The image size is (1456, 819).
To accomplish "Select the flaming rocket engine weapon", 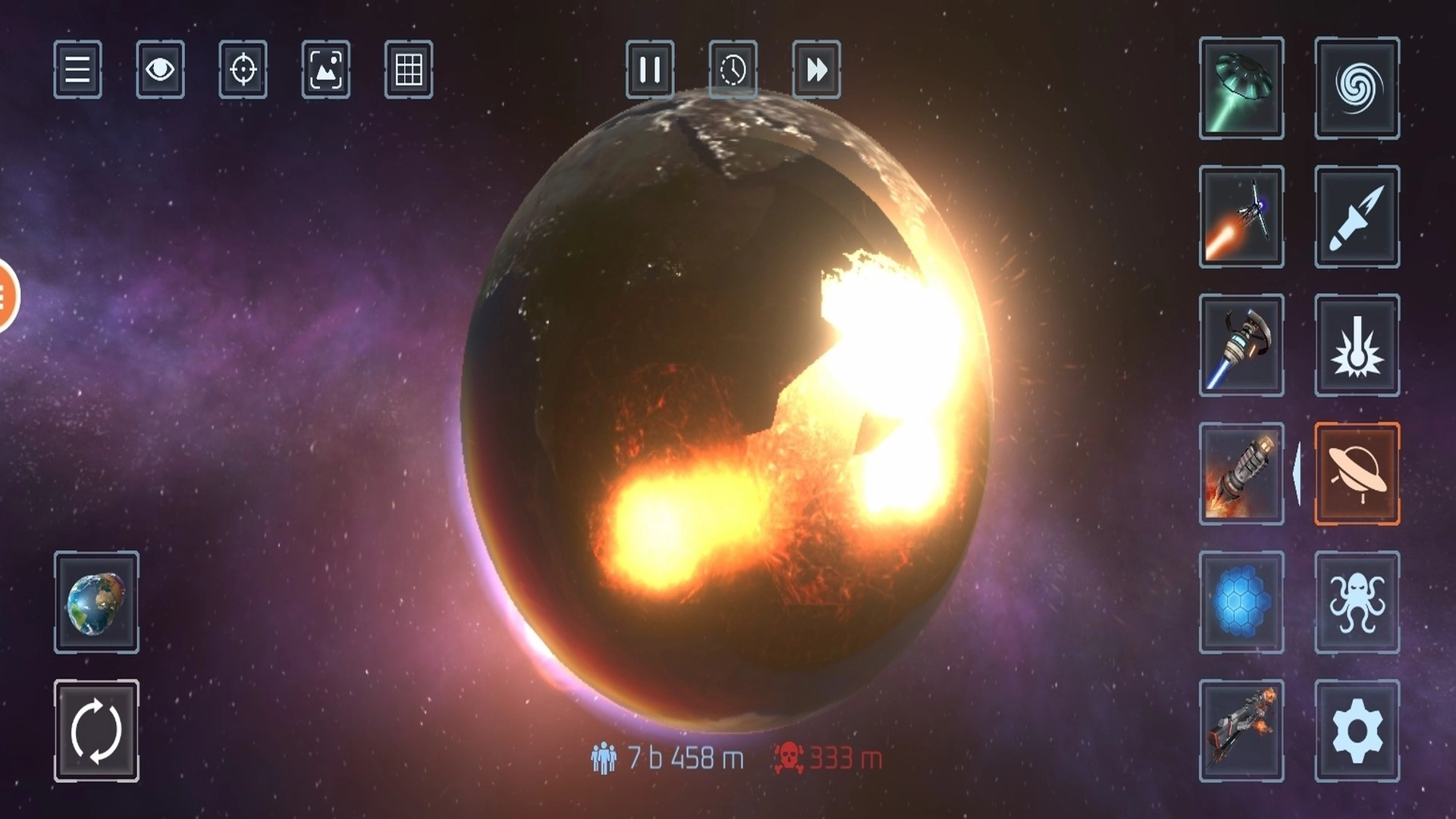I will point(1241,474).
